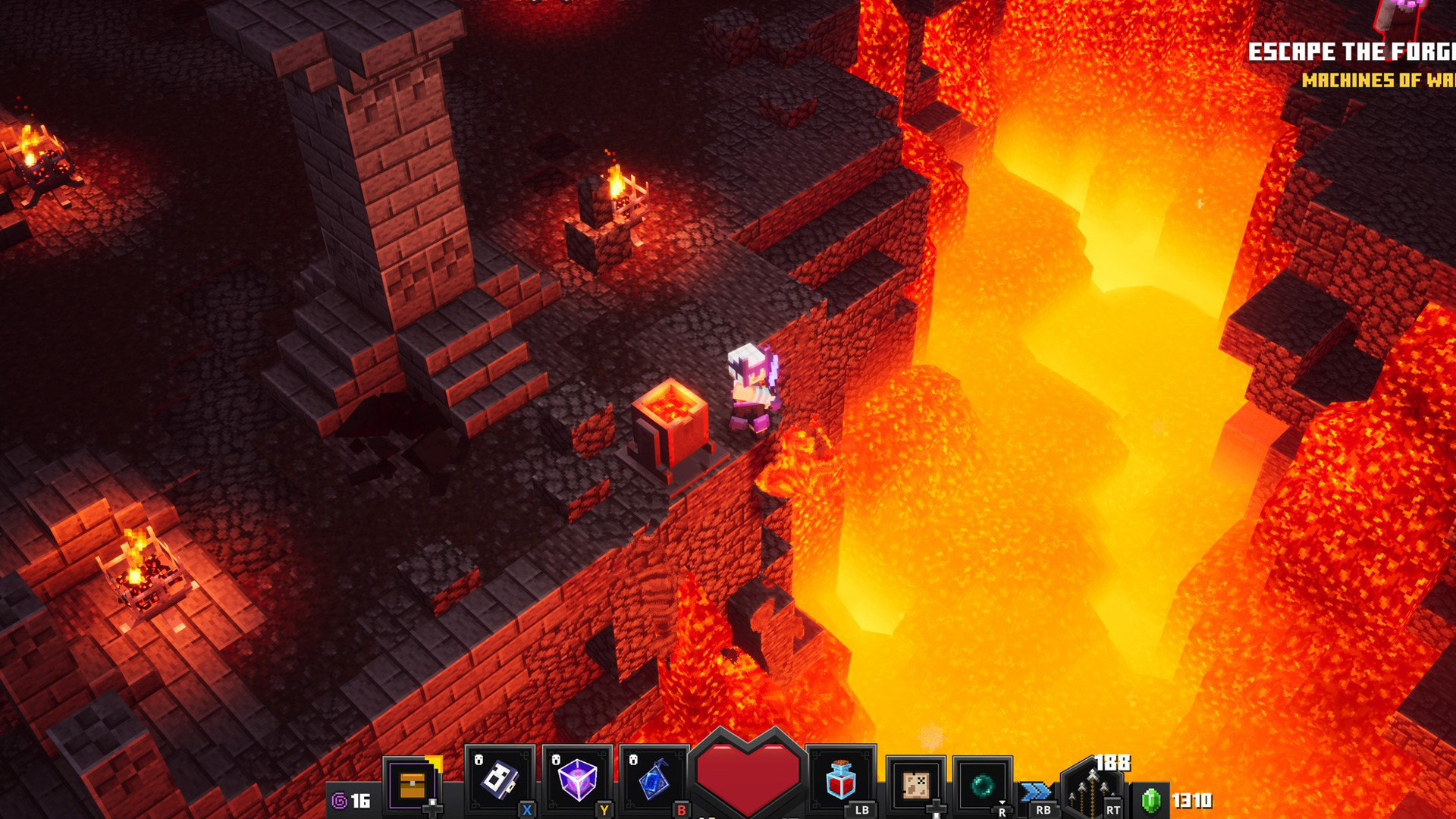Image resolution: width=1456 pixels, height=819 pixels.
Task: Trigger the blue lantern artifact
Action: point(653,783)
